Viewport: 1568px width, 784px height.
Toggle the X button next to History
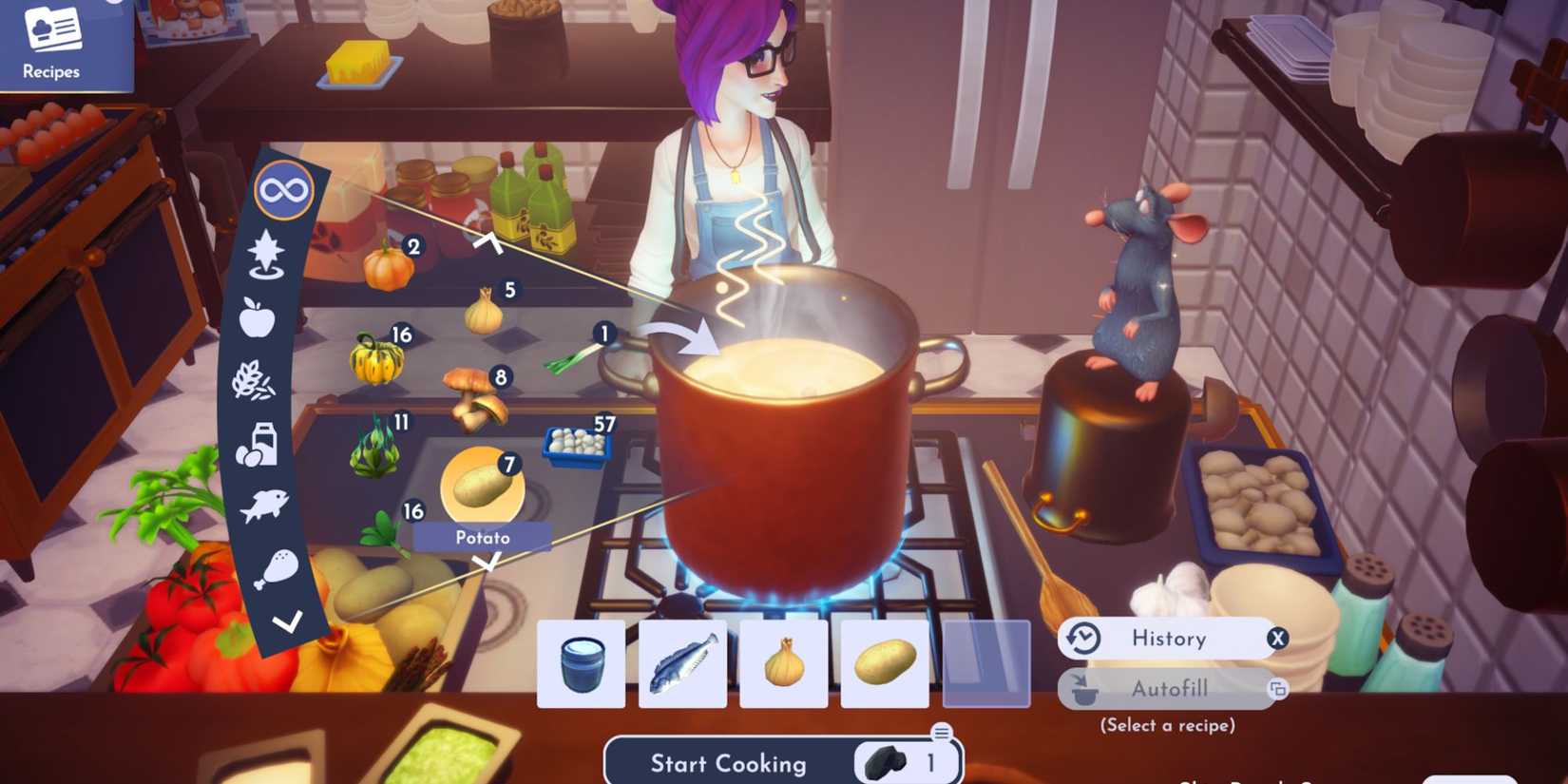(1280, 639)
